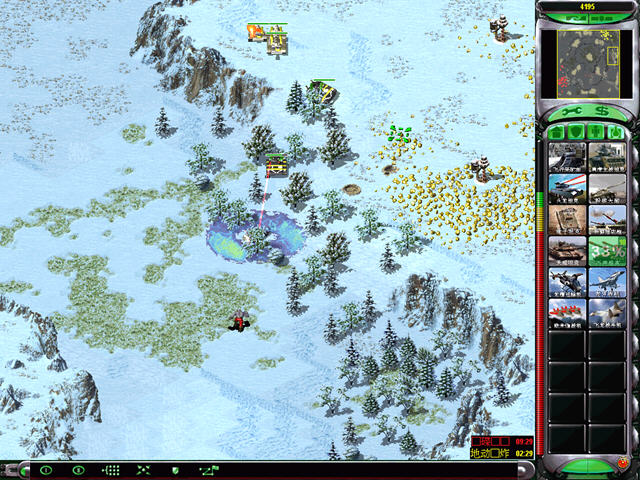Select the brown tank icon beside 33% build

click(567, 250)
